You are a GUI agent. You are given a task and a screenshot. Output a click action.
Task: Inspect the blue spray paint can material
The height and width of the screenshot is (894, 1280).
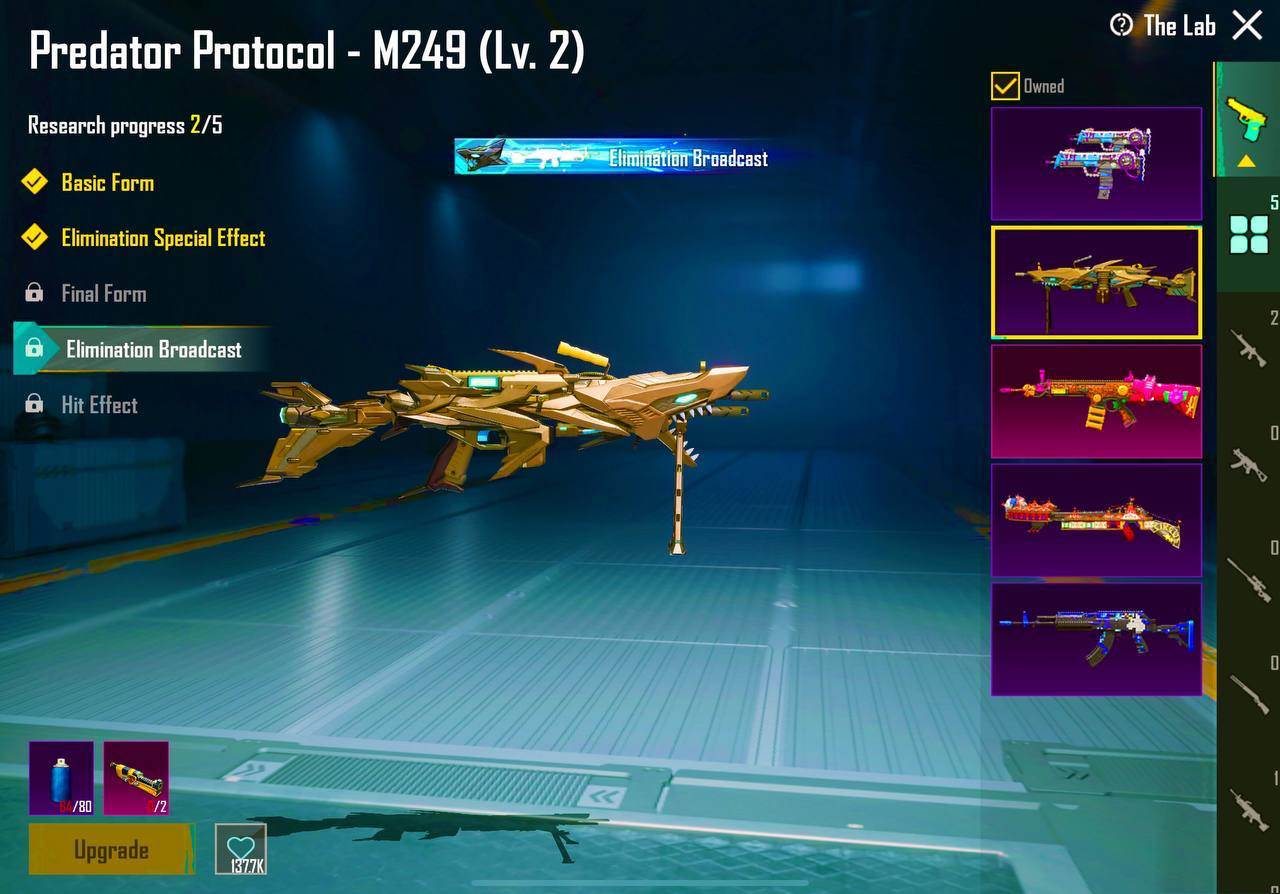[x=61, y=777]
